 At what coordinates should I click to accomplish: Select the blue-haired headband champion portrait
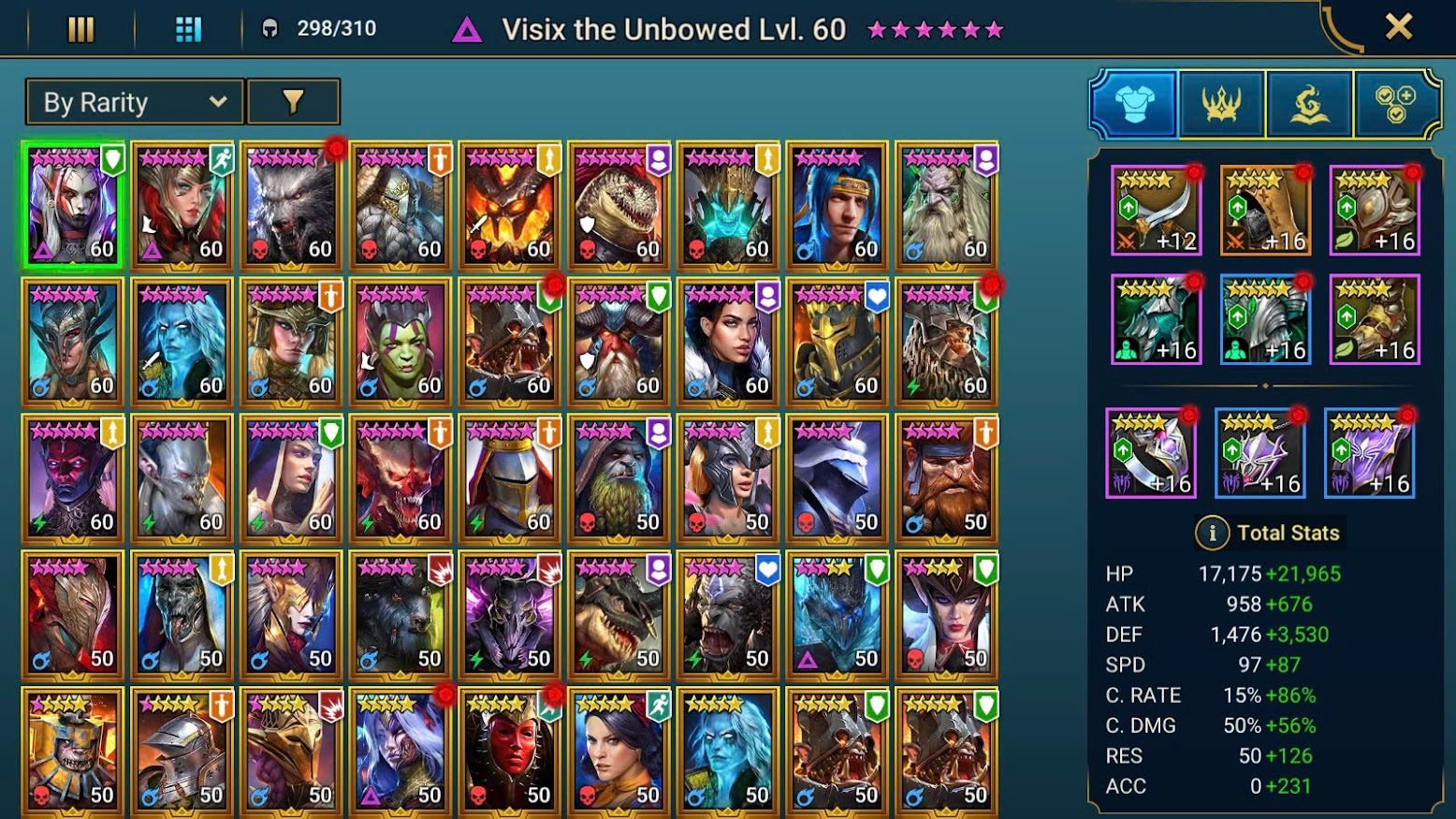(837, 206)
